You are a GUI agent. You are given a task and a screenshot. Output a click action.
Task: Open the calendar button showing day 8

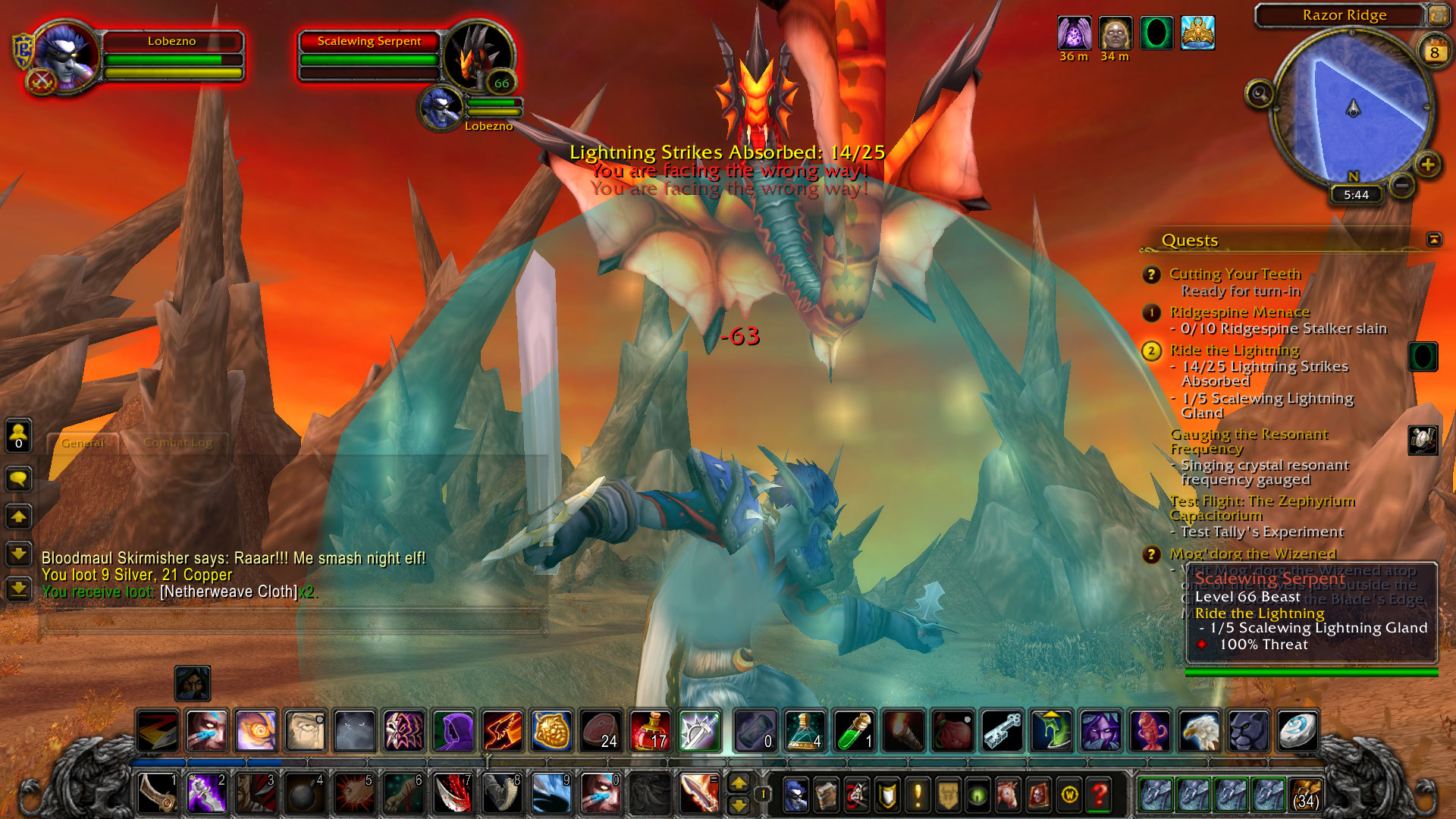click(1434, 52)
